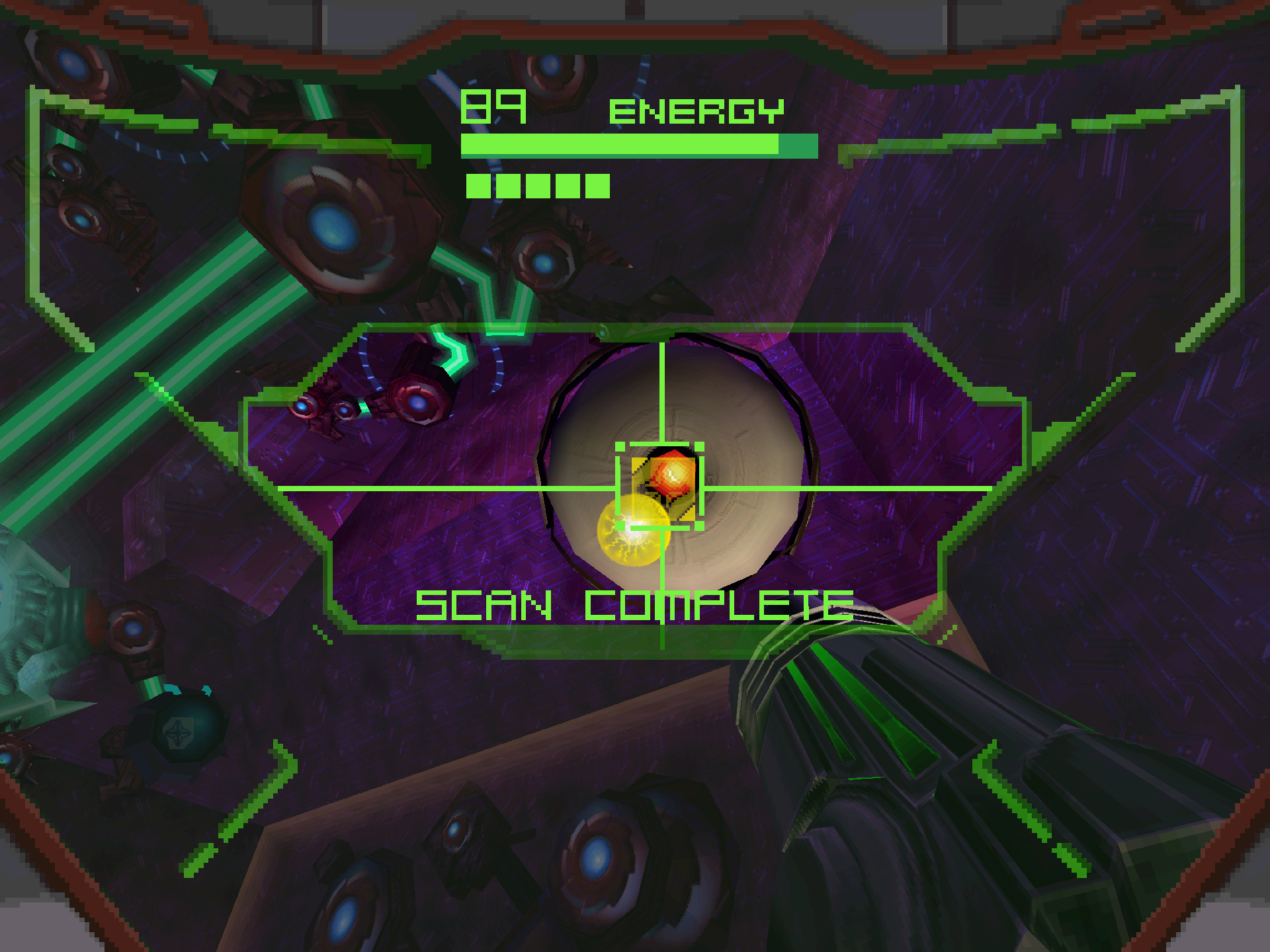The height and width of the screenshot is (952, 1270).
Task: Select the orange scan point marker
Action: (672, 475)
